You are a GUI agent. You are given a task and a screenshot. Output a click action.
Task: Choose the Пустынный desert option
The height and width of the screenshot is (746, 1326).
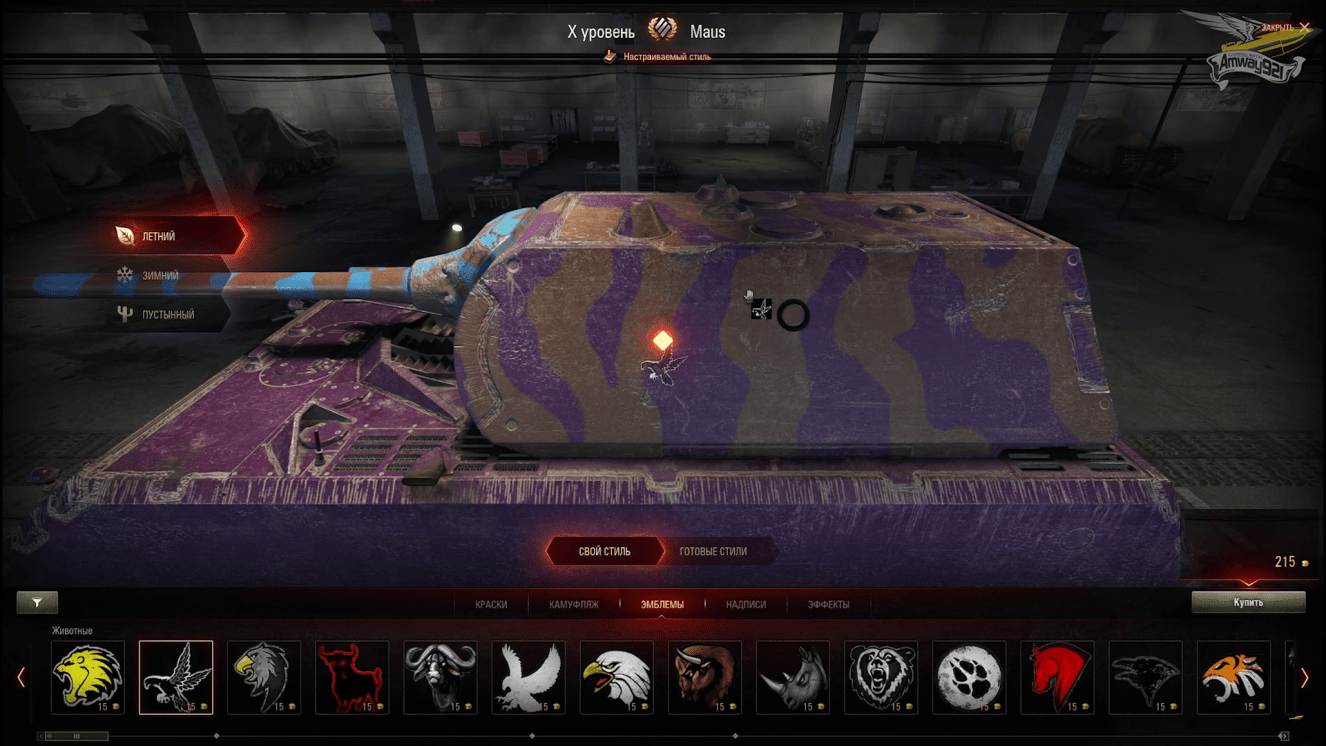167,314
